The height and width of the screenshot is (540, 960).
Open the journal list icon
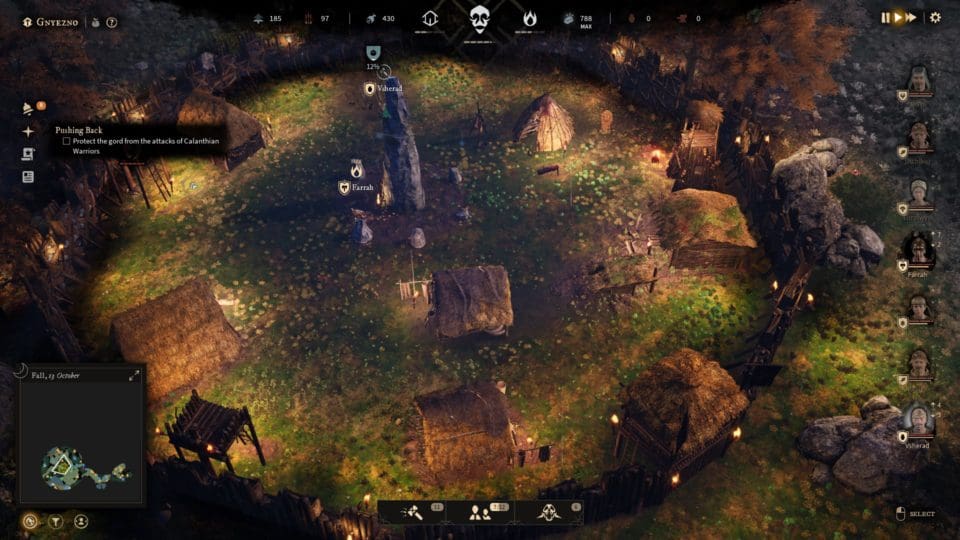[28, 177]
